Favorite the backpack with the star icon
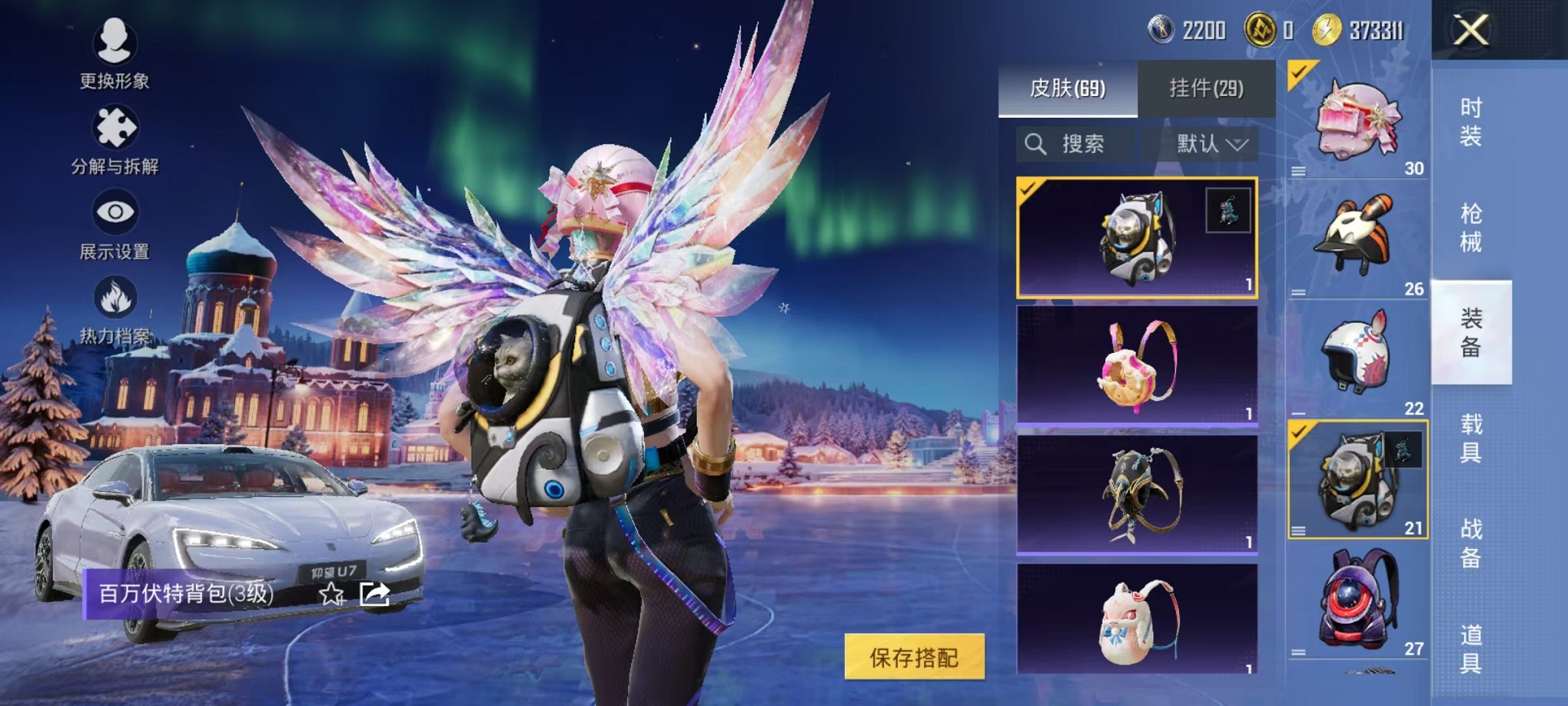Screen dimensions: 1568x706 click(331, 594)
